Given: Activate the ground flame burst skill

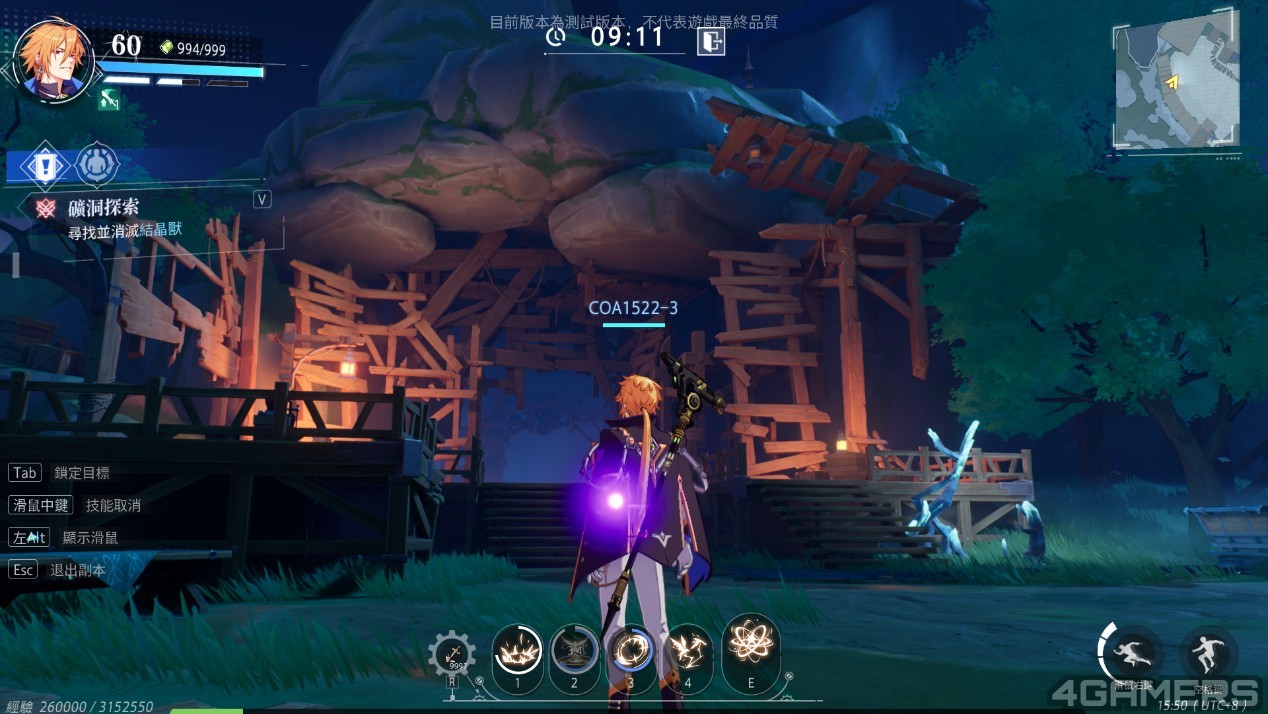Looking at the screenshot, I should tap(518, 652).
